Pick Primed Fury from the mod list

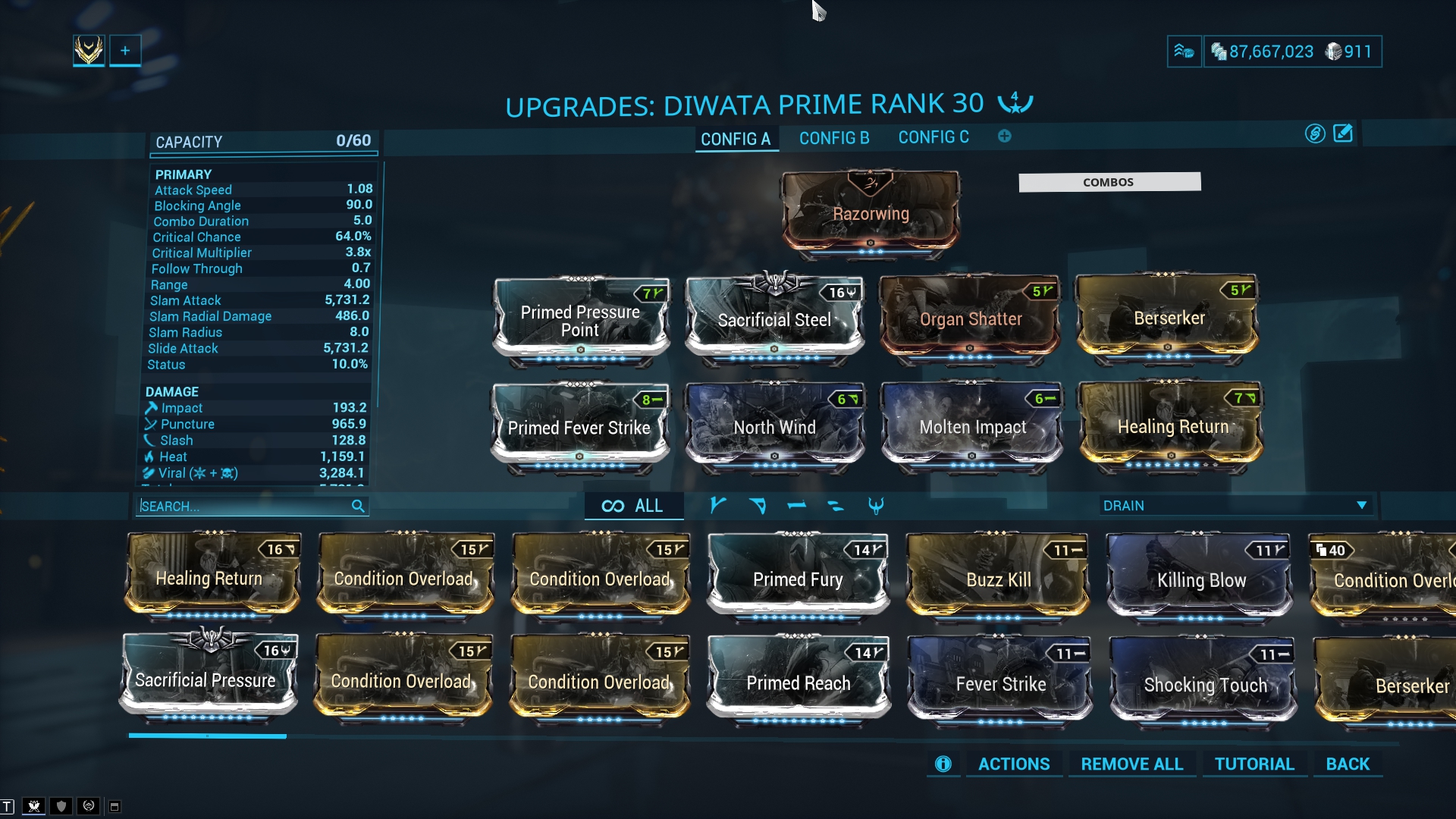point(798,579)
